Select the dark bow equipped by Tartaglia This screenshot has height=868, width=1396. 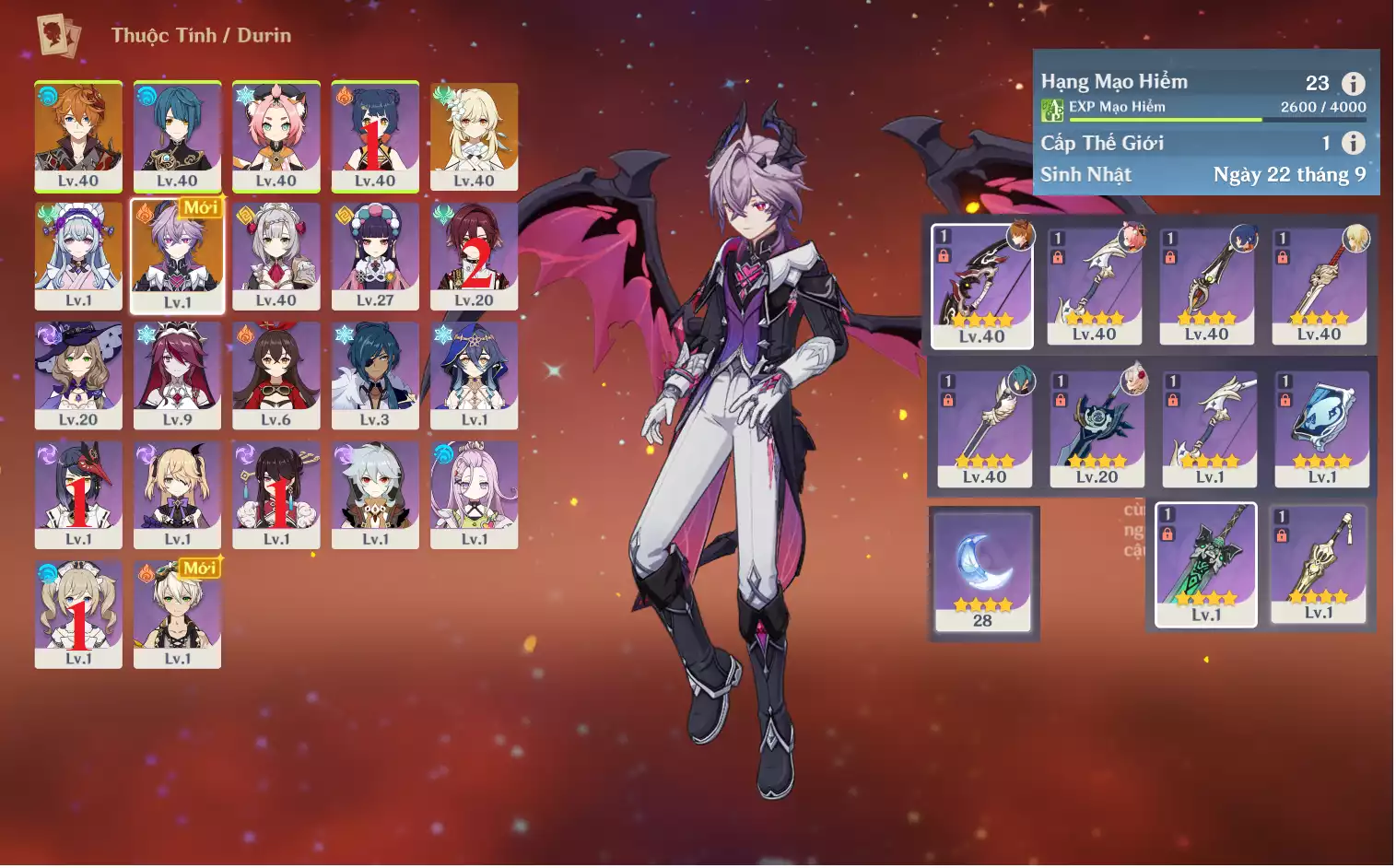pos(981,286)
